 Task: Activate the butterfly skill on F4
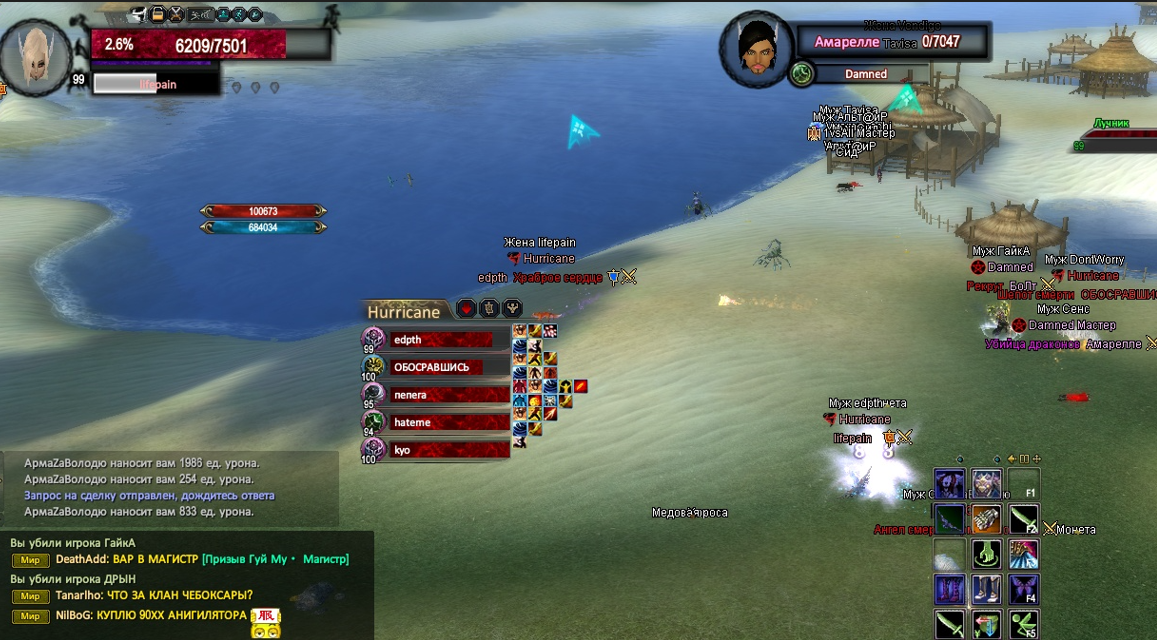coord(1023,588)
